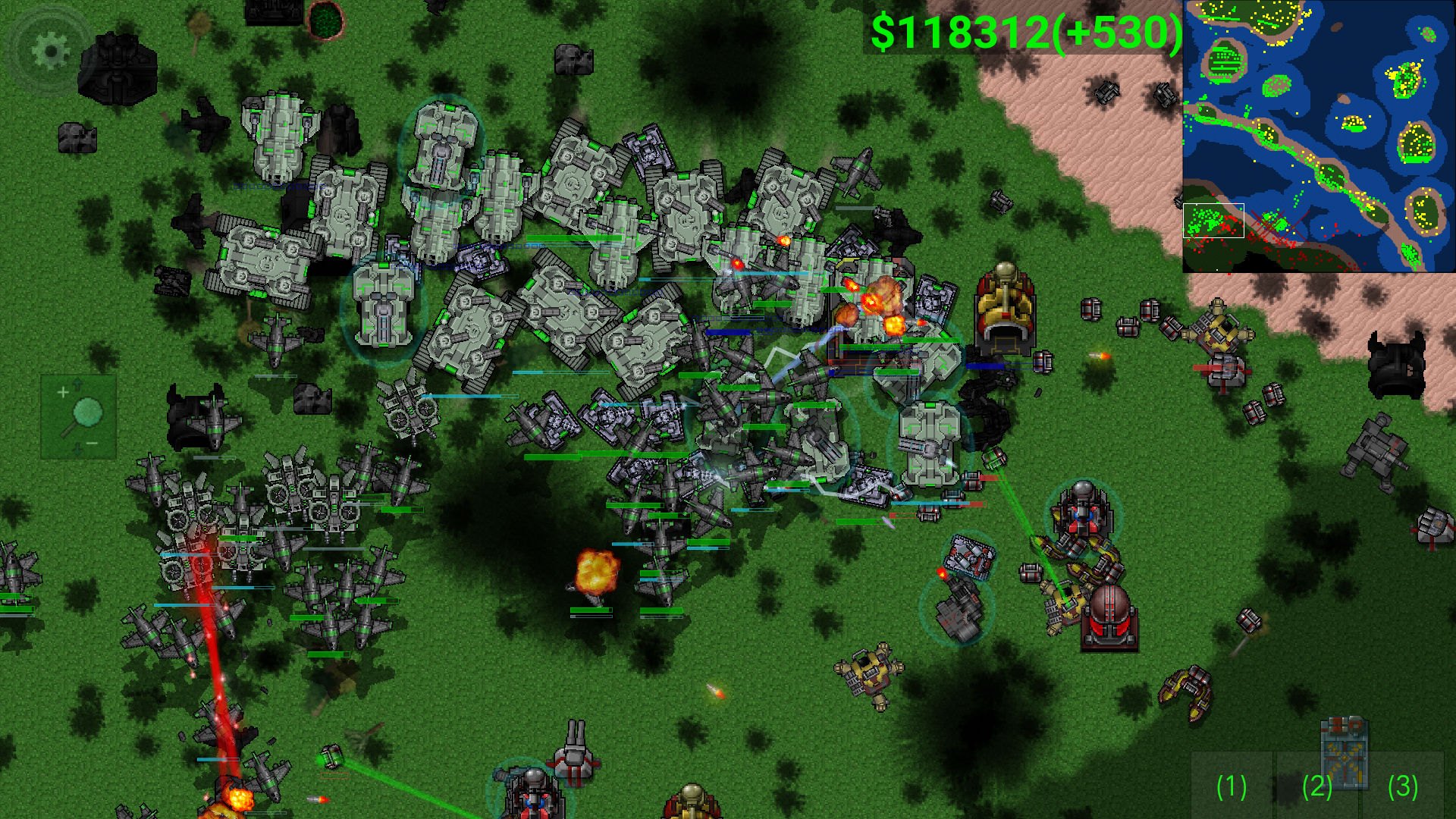1456x819 pixels.
Task: Click the zoom-out minus icon
Action: [x=92, y=443]
